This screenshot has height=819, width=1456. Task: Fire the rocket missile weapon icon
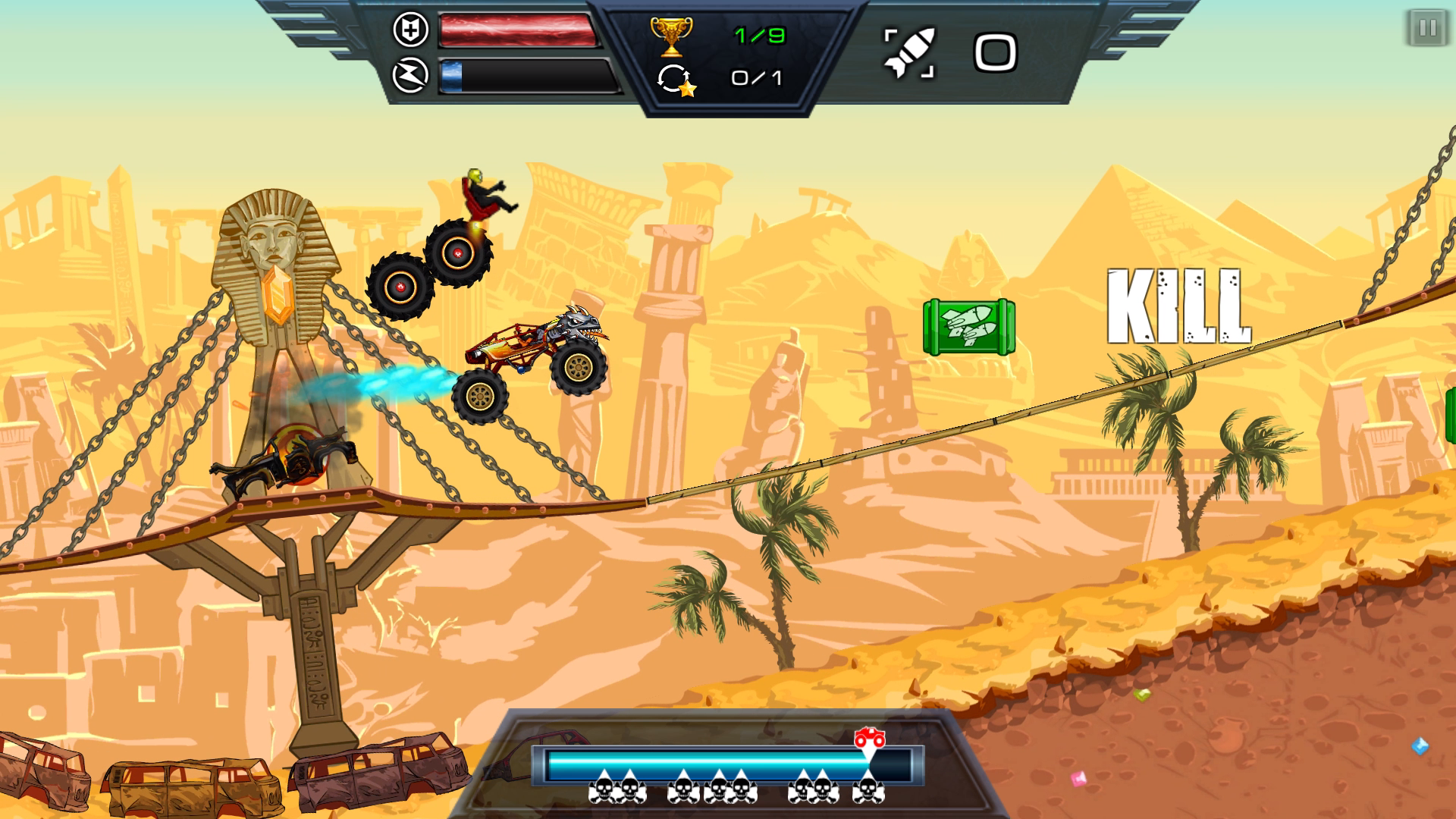click(x=910, y=53)
